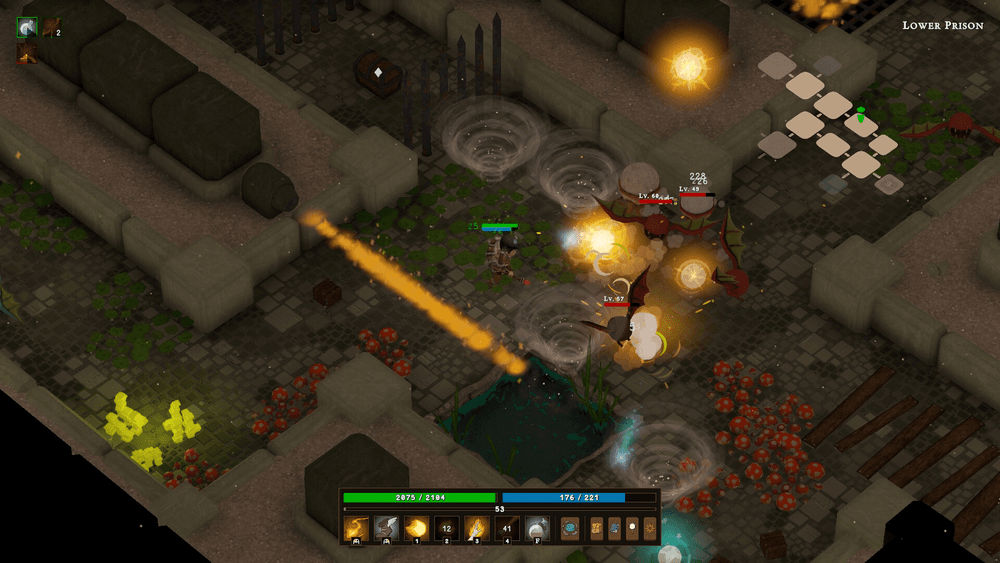Click the minimap room with green player marker
The width and height of the screenshot is (1000, 563).
(860, 125)
